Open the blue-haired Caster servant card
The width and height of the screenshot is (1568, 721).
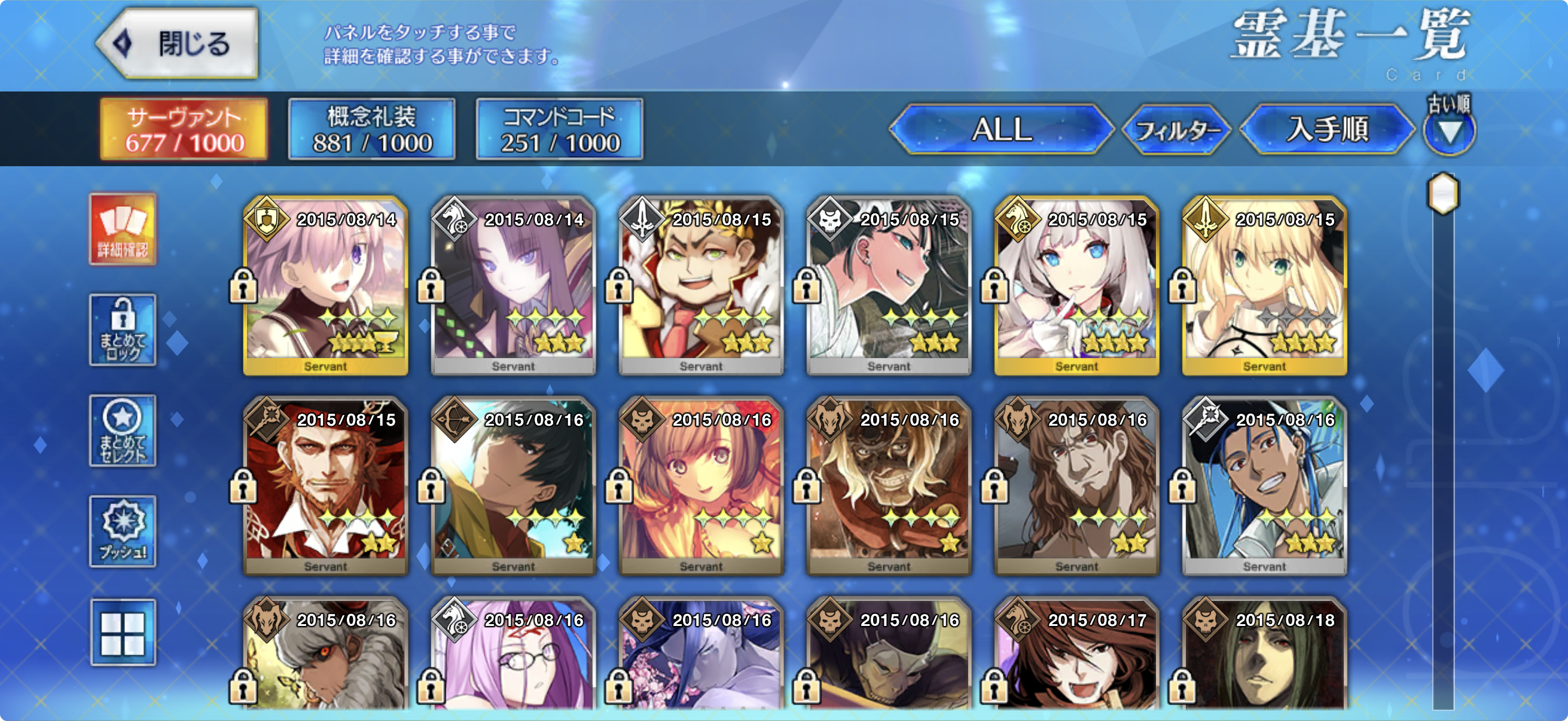pyautogui.click(x=1264, y=485)
